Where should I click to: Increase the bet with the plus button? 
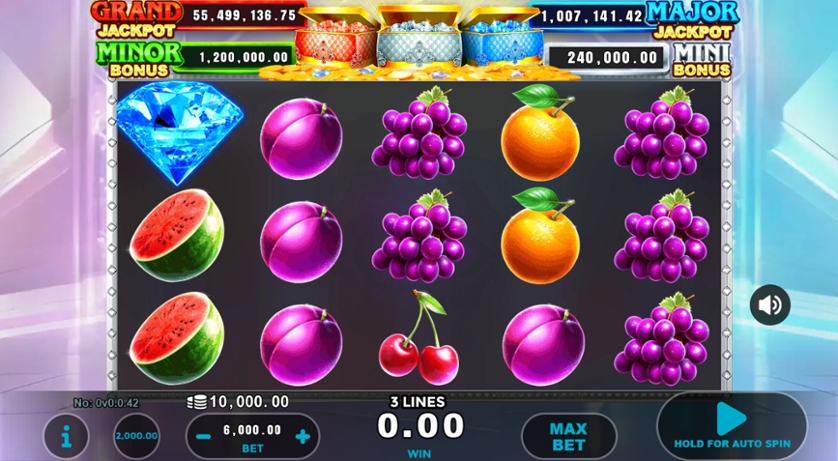coord(302,436)
